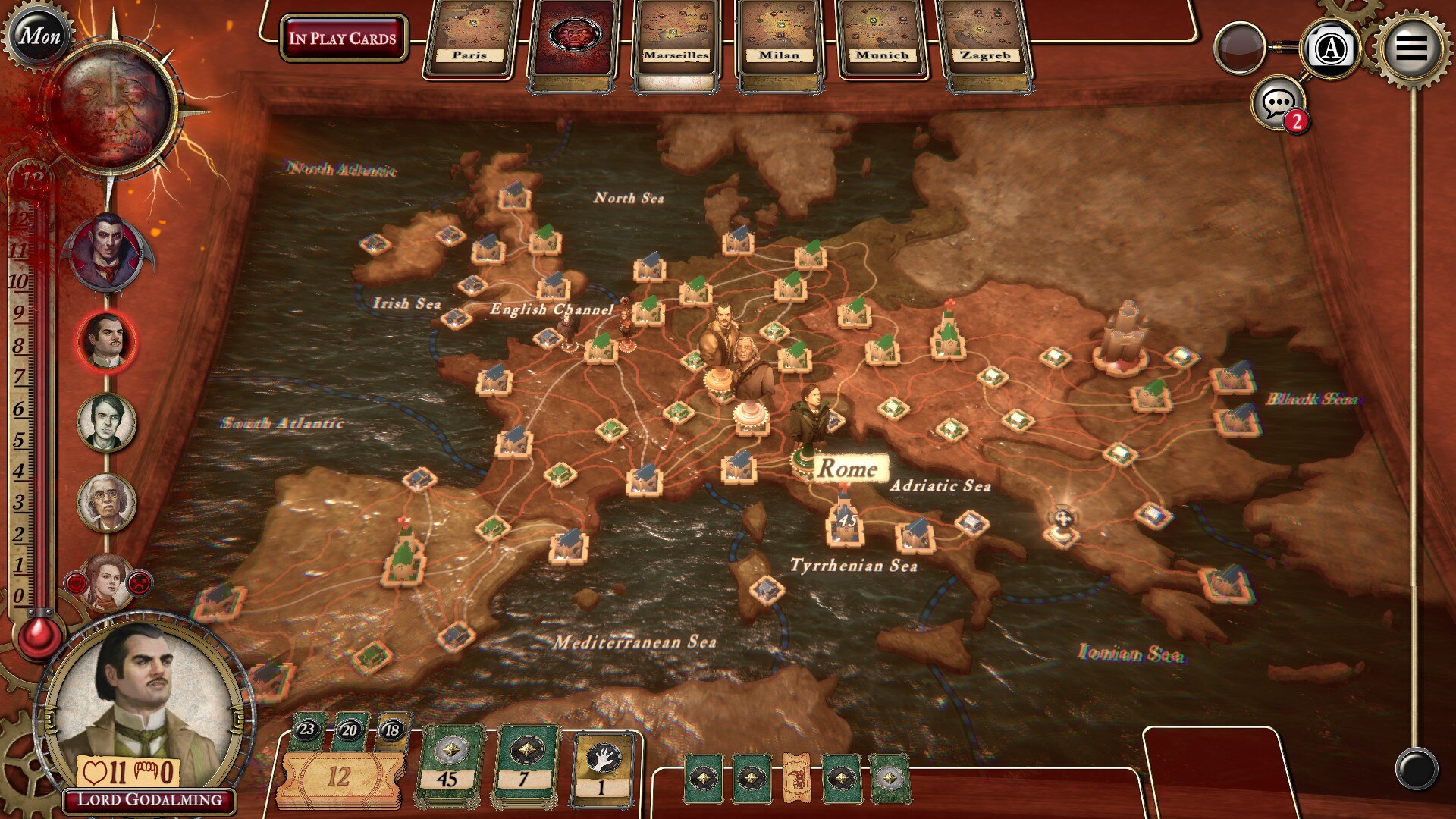The image size is (1456, 819).
Task: Click the gear button with letter A
Action: [x=1331, y=49]
